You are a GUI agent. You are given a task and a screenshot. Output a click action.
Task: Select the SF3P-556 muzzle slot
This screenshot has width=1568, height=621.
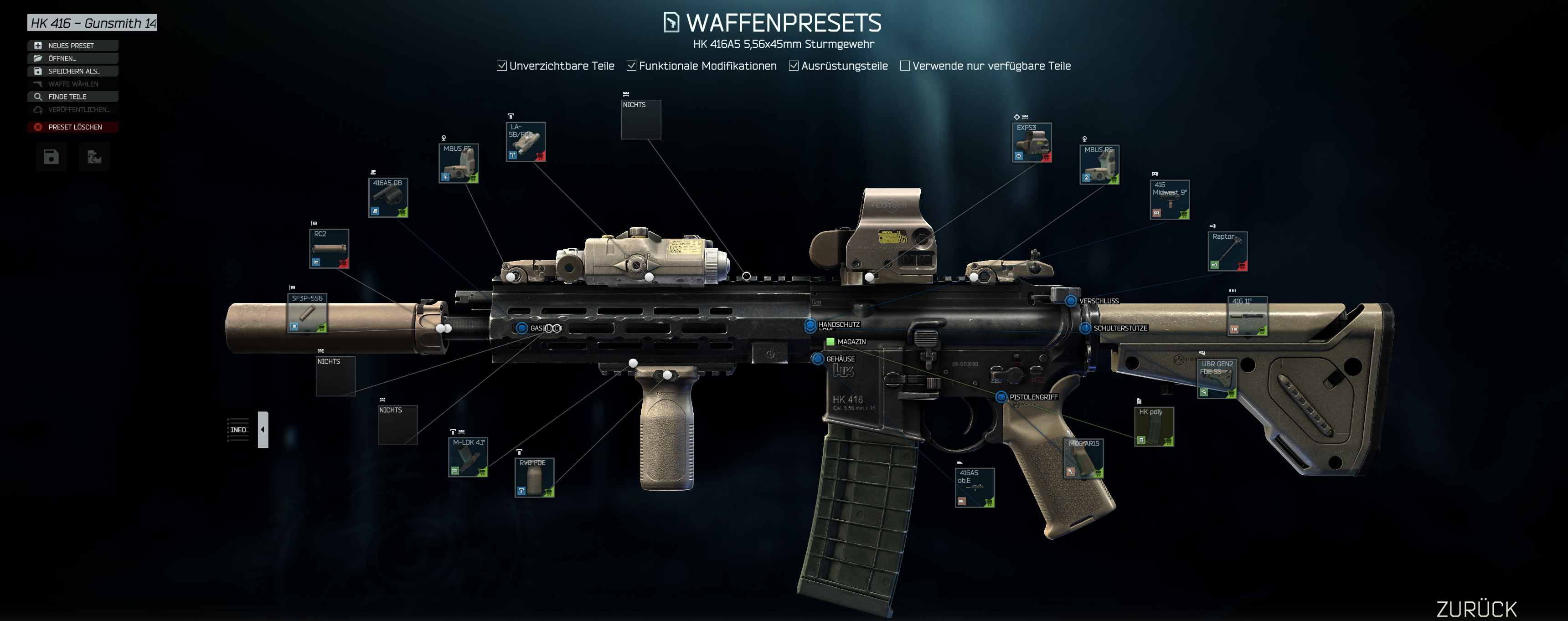point(307,313)
